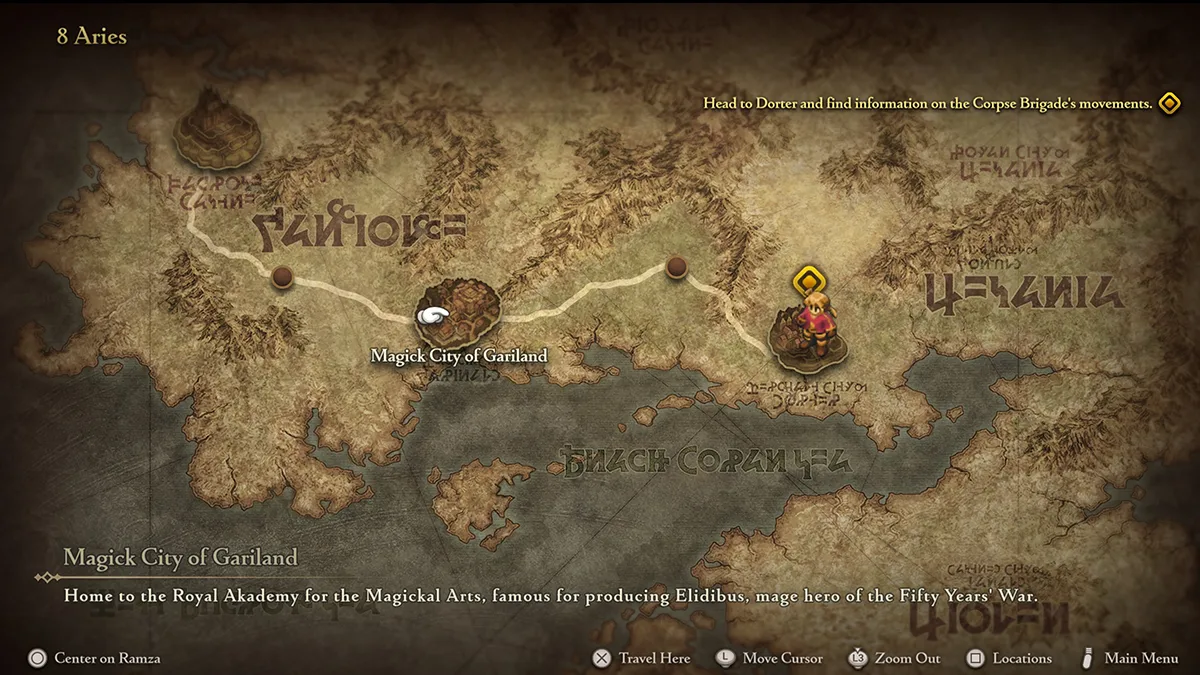The width and height of the screenshot is (1200, 675).
Task: Select the Magick City of Gariland node
Action: click(x=458, y=315)
